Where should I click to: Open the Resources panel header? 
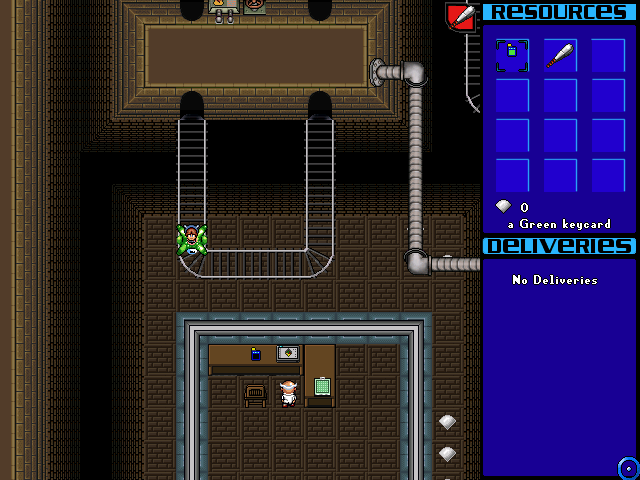coord(559,12)
